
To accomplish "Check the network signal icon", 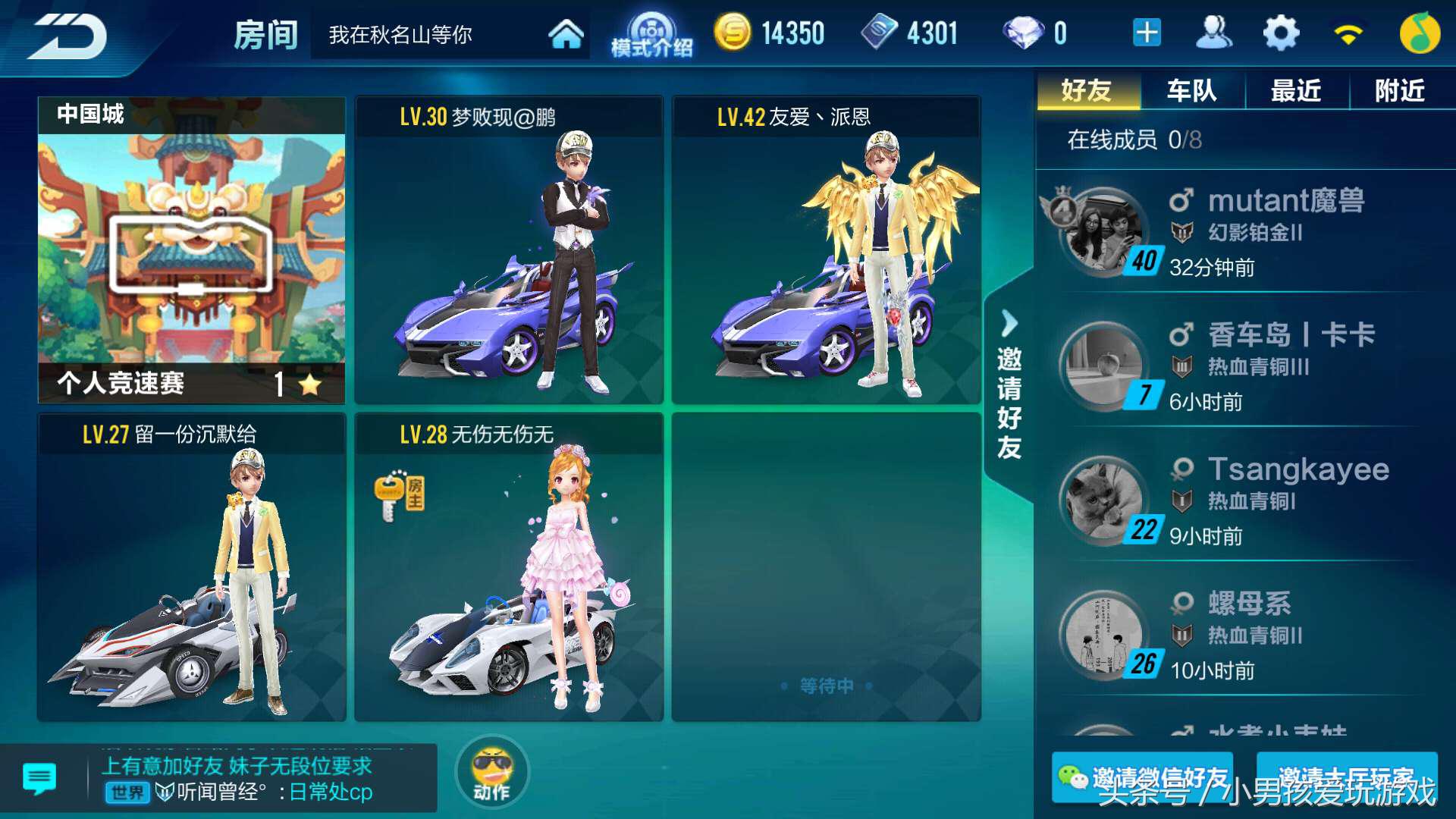I will [1349, 32].
